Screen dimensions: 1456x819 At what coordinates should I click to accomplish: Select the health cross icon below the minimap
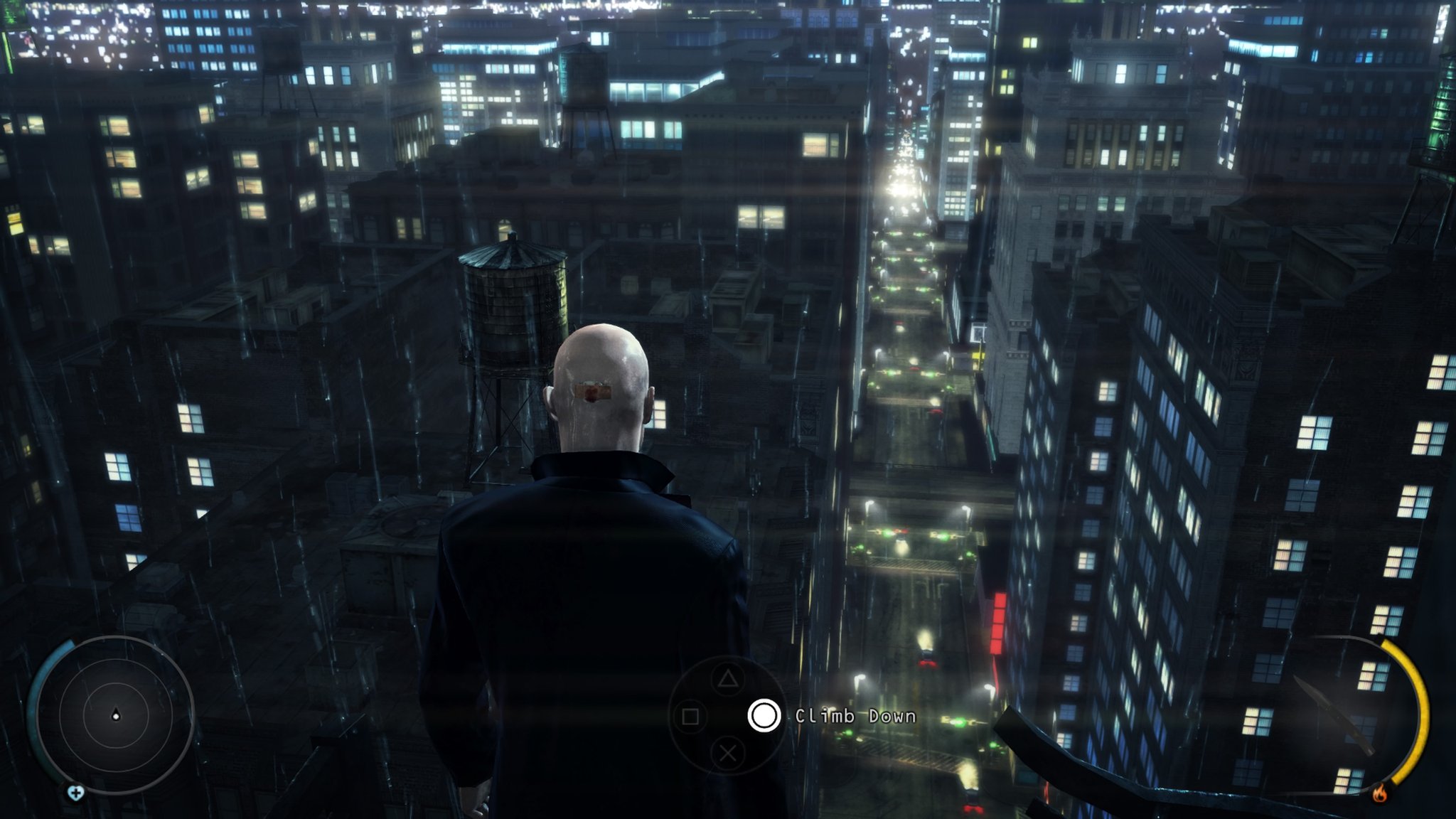click(75, 793)
